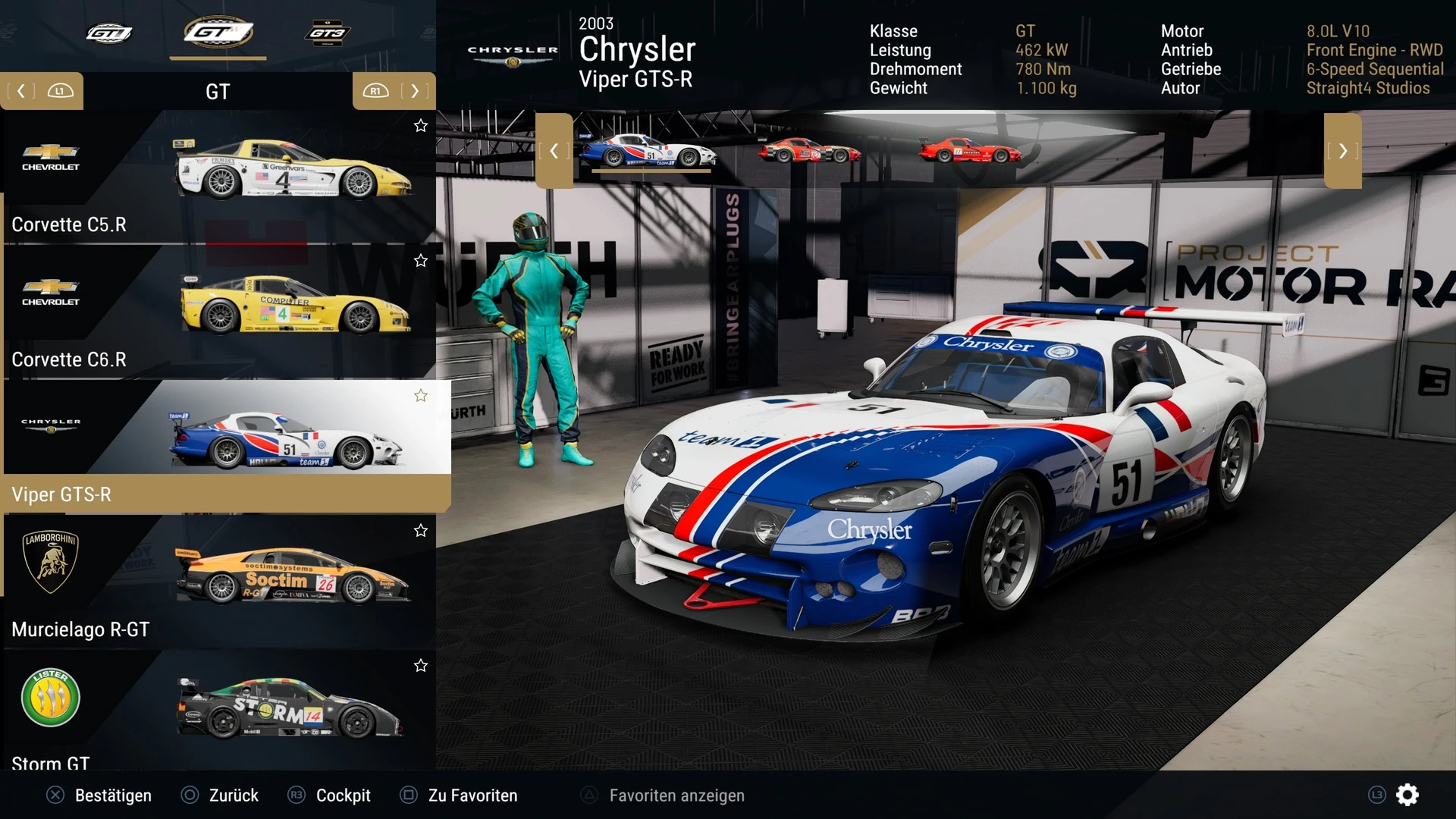This screenshot has width=1456, height=819.
Task: Switch to the GT3 class tab
Action: pos(327,33)
